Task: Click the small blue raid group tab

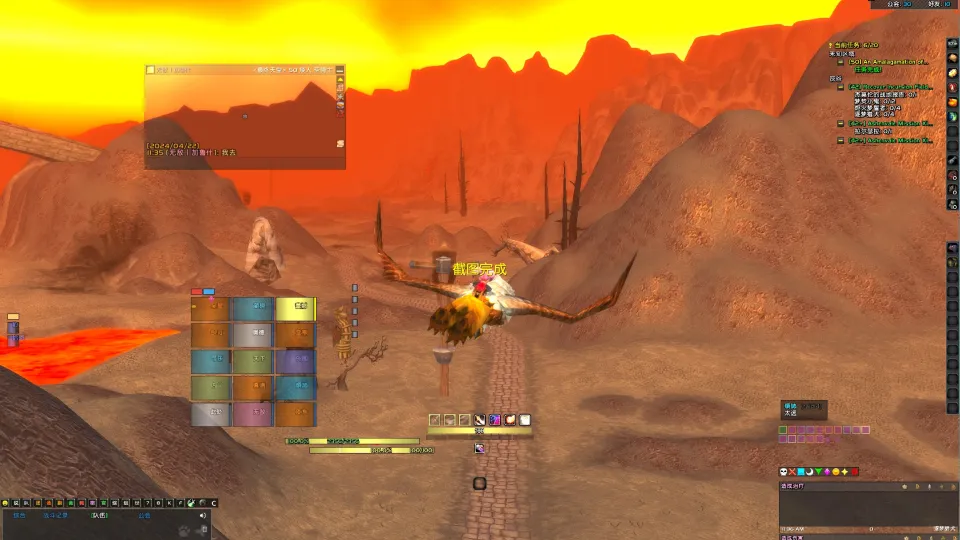Action: click(209, 292)
